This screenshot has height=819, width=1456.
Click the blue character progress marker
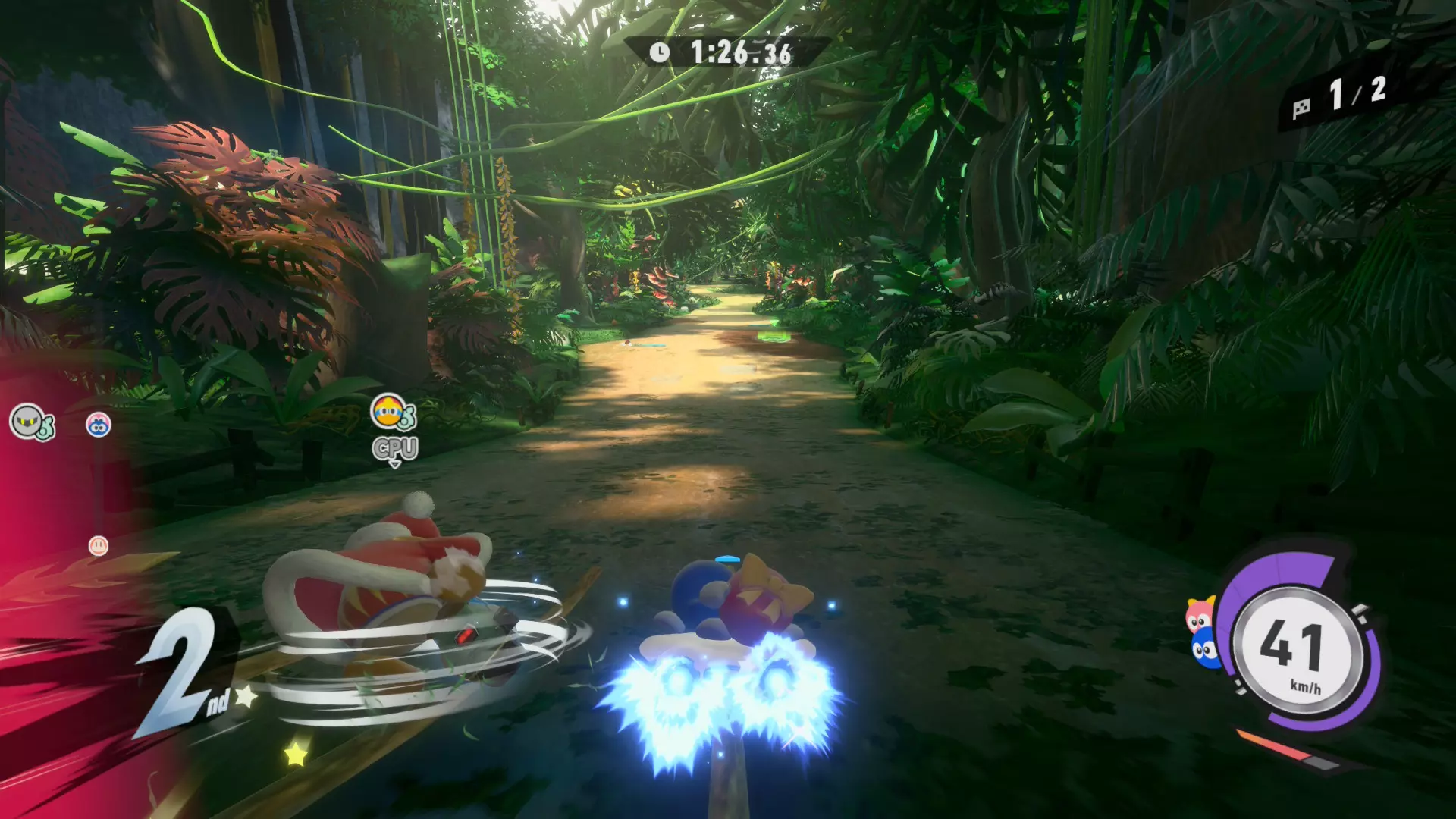(x=99, y=425)
